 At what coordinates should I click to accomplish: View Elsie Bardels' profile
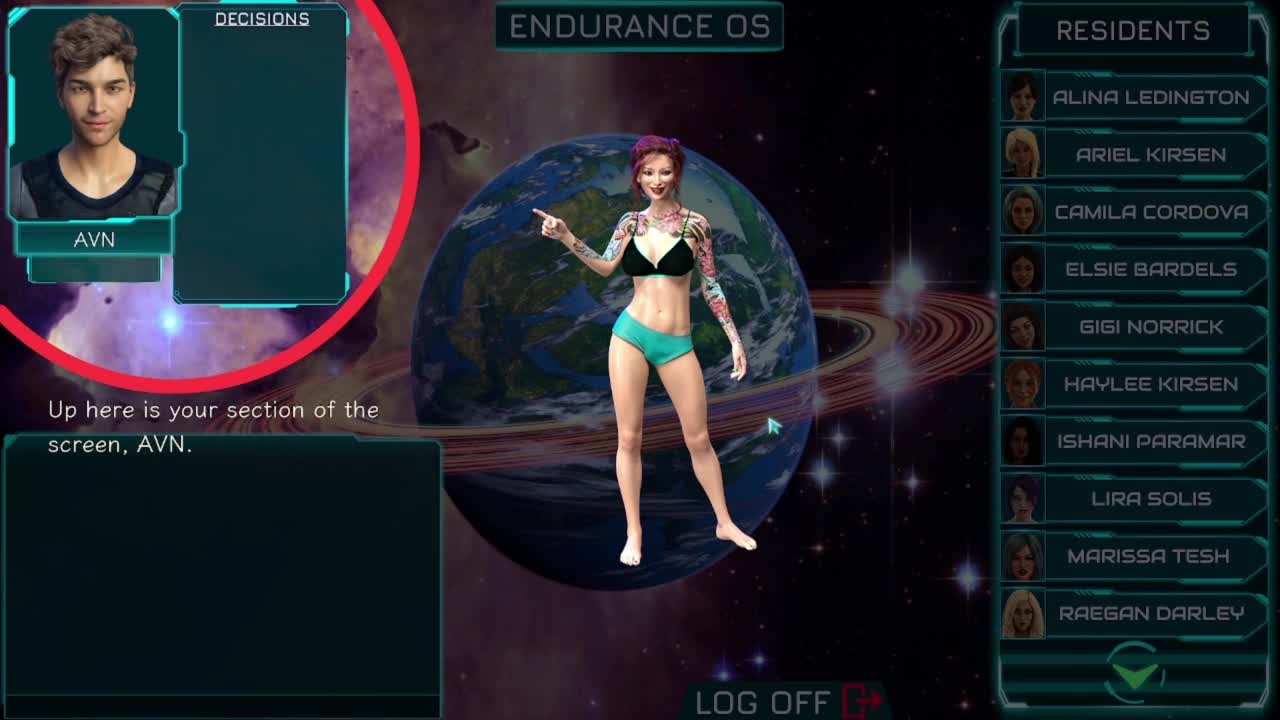[1150, 270]
